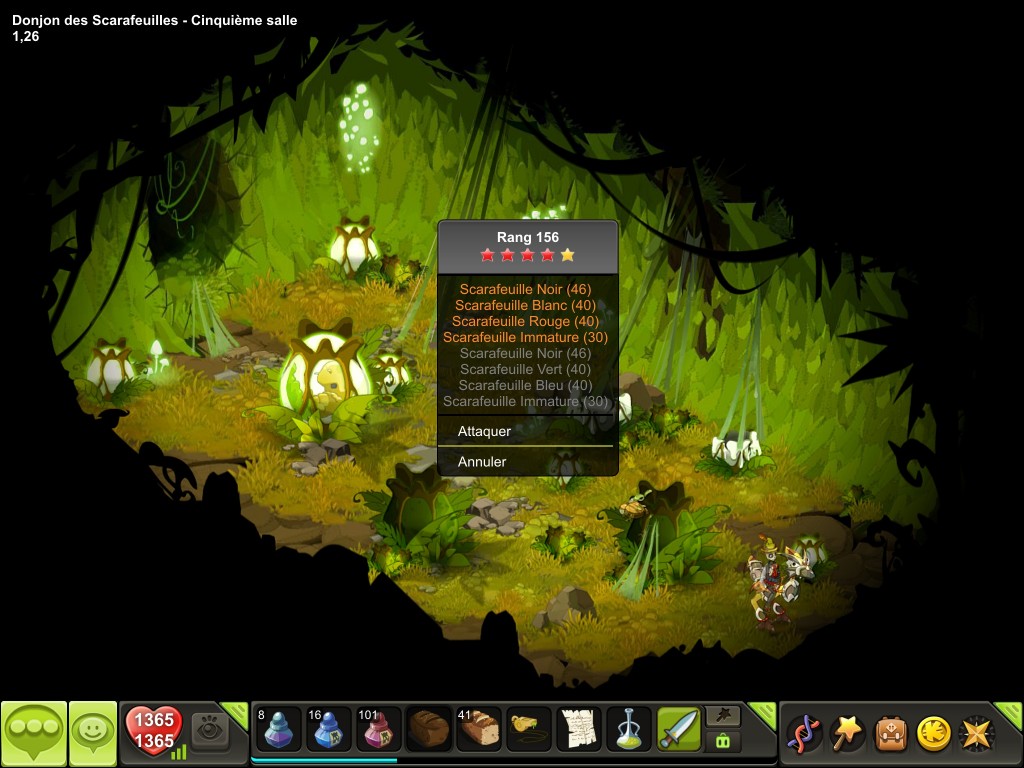Select the dark round bread slot
This screenshot has width=1024, height=768.
tap(429, 729)
